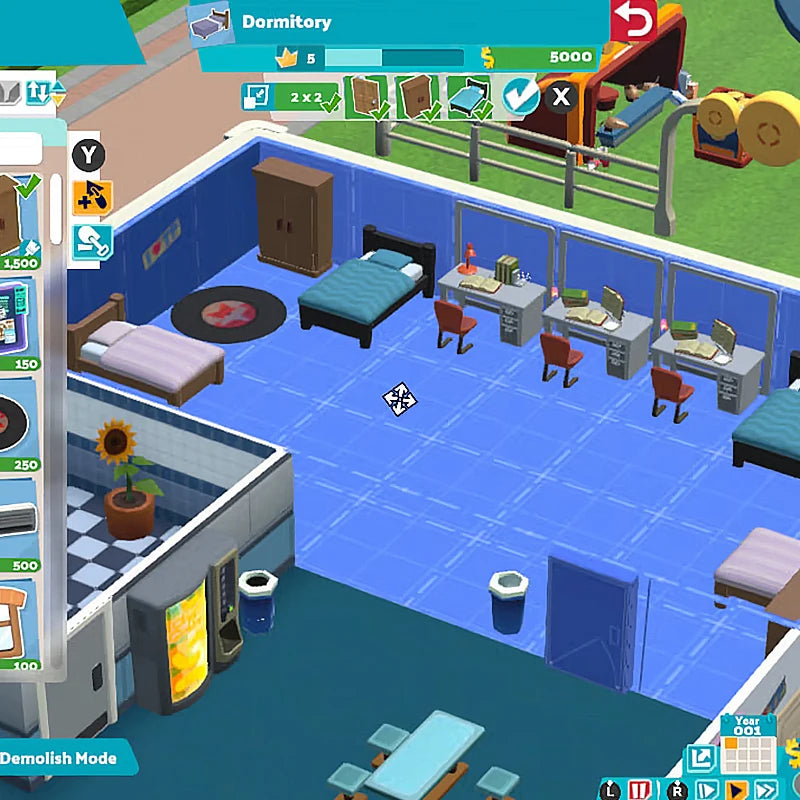Screen dimensions: 800x800
Task: Confirm the dormitory with the checkmark button
Action: (520, 97)
